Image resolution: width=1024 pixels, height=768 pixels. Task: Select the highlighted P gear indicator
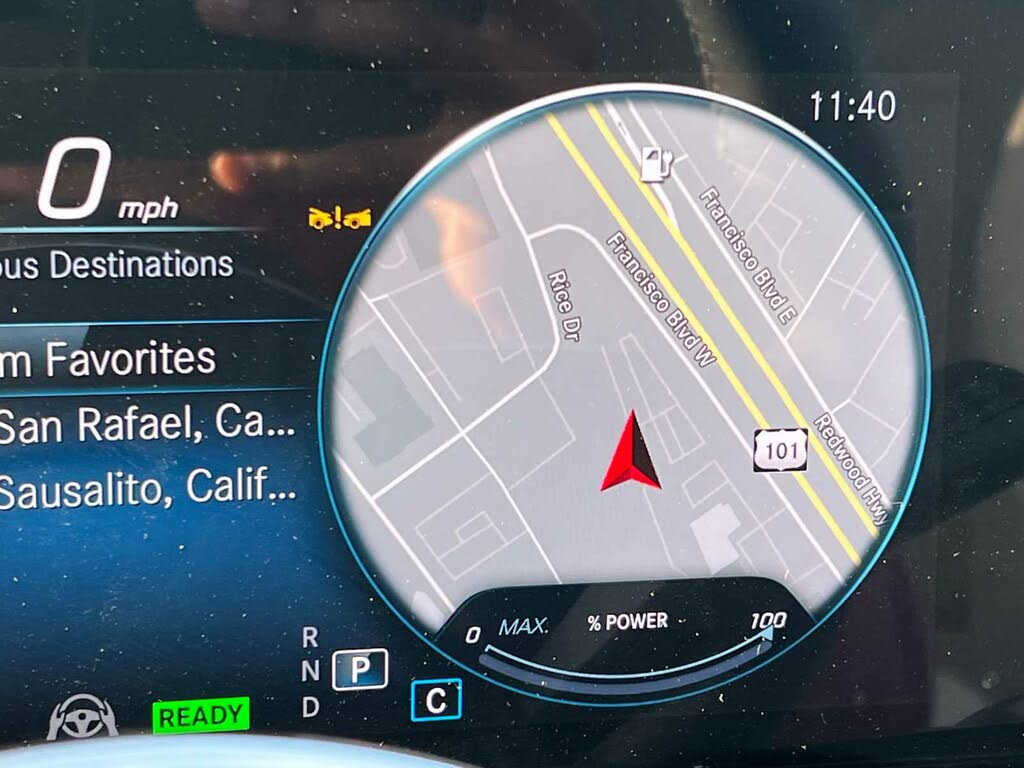pos(360,668)
